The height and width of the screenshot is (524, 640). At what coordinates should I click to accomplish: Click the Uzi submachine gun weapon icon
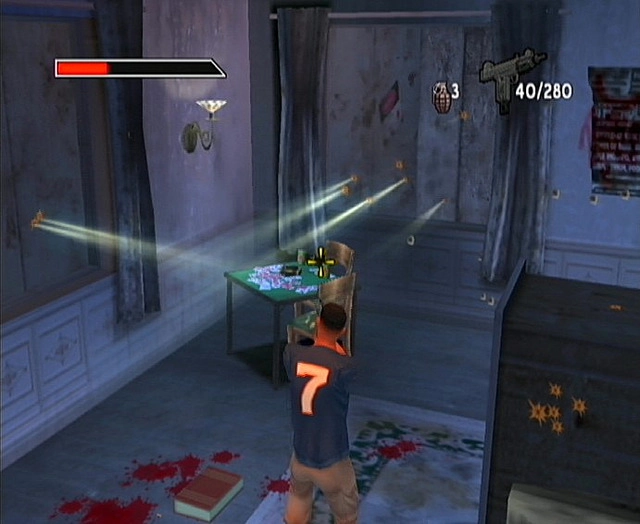tap(510, 71)
